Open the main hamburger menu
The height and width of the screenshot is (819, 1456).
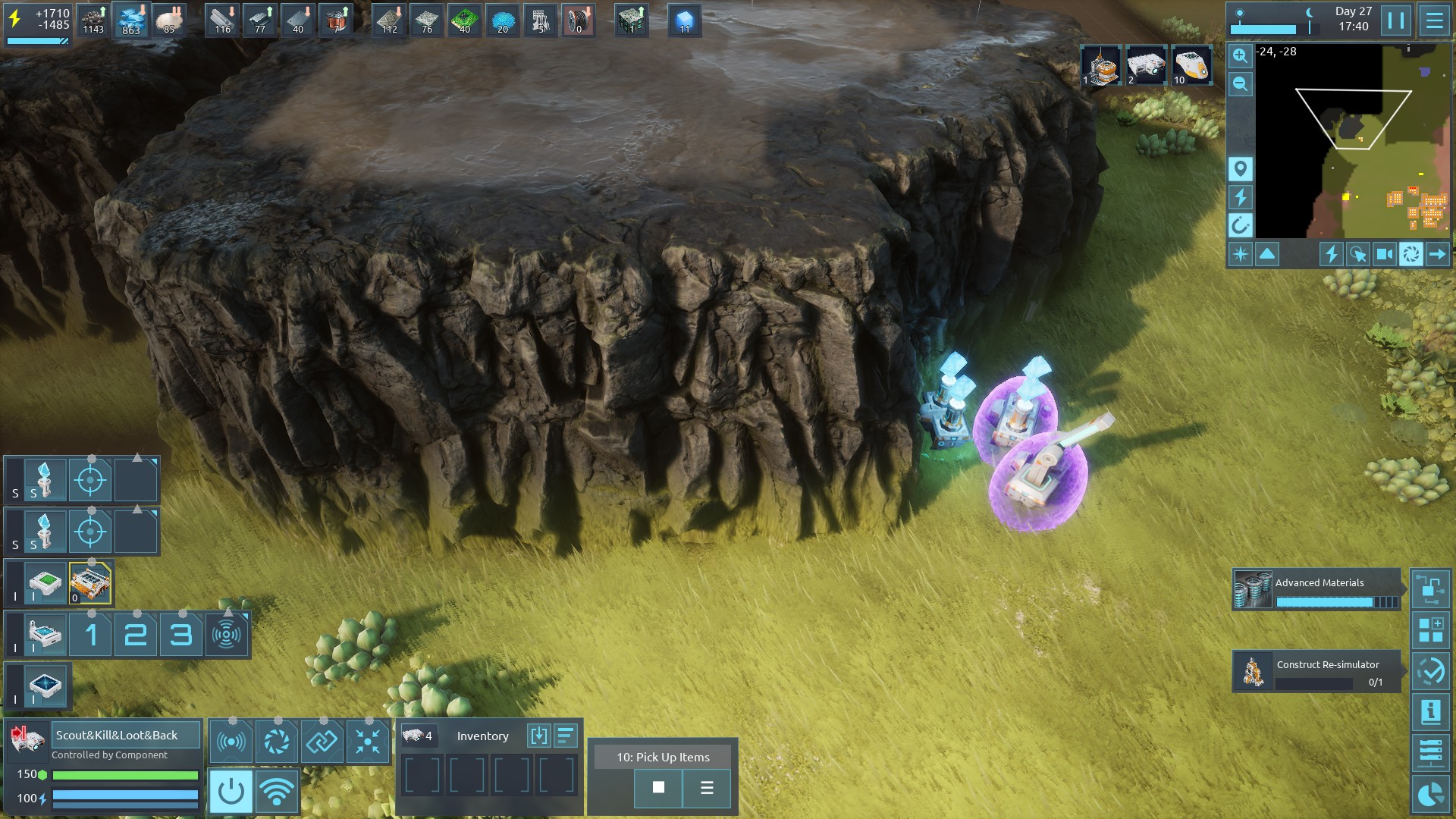click(x=1434, y=20)
